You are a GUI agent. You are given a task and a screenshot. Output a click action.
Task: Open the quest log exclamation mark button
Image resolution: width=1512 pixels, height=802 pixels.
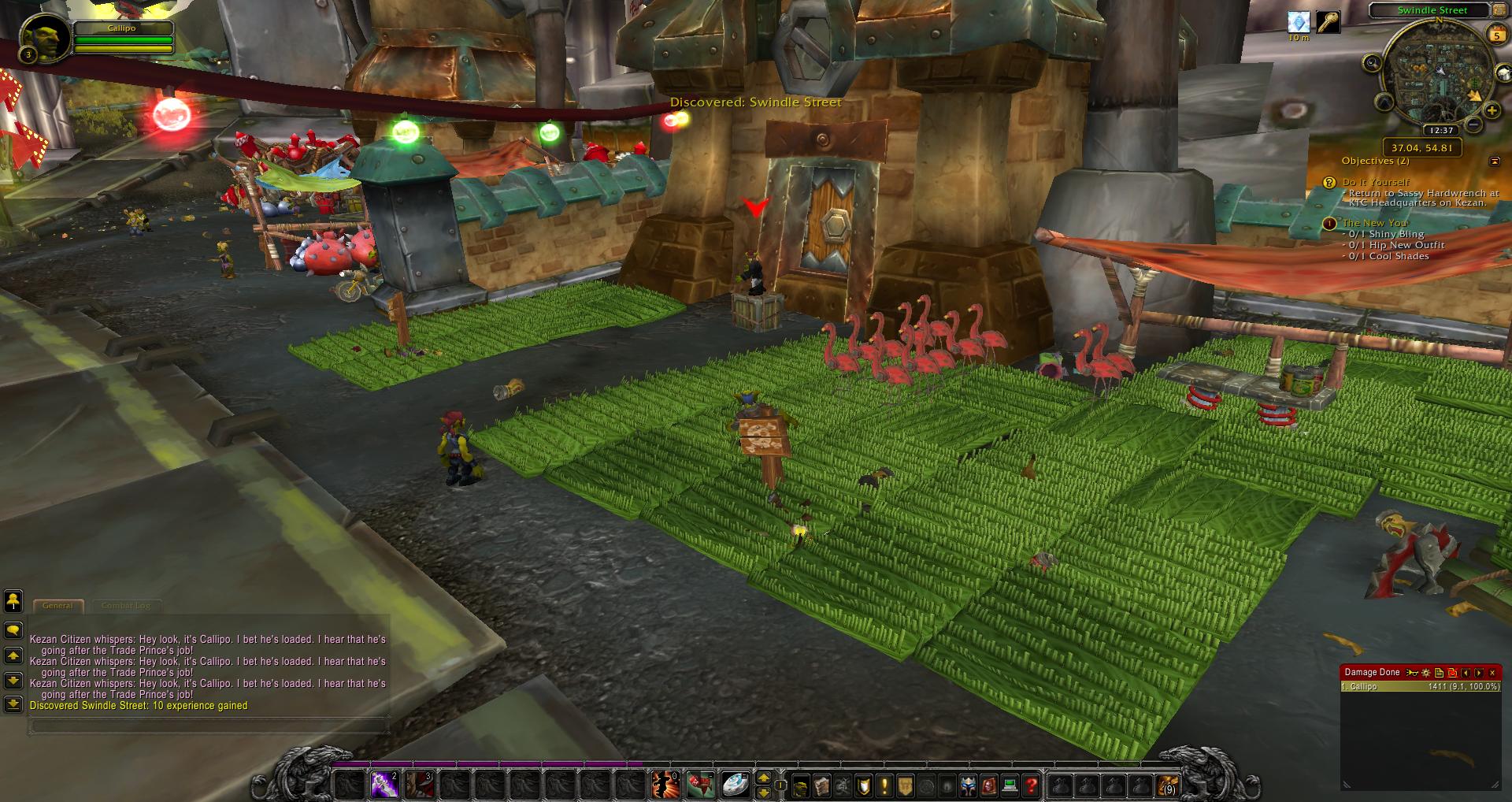[885, 785]
